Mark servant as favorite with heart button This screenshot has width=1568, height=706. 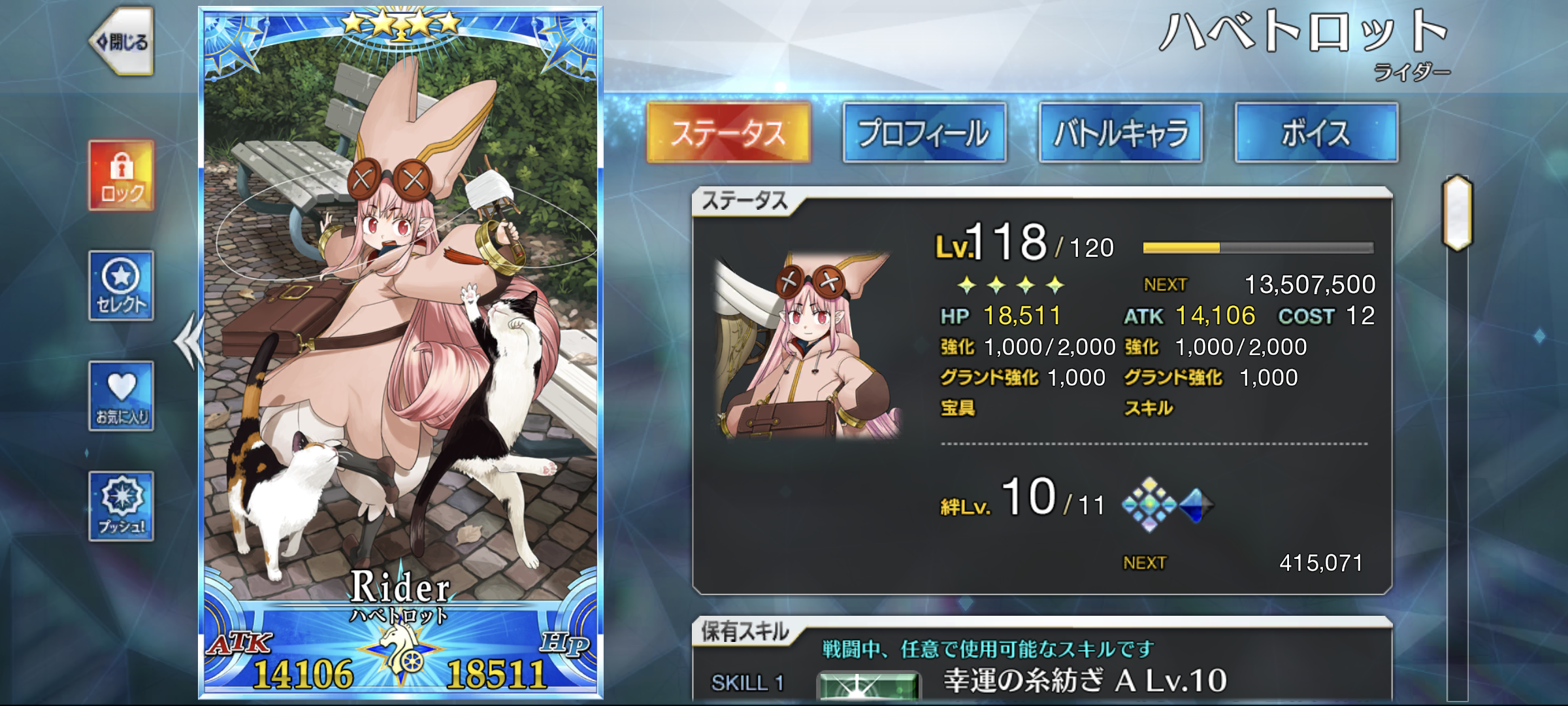click(122, 396)
